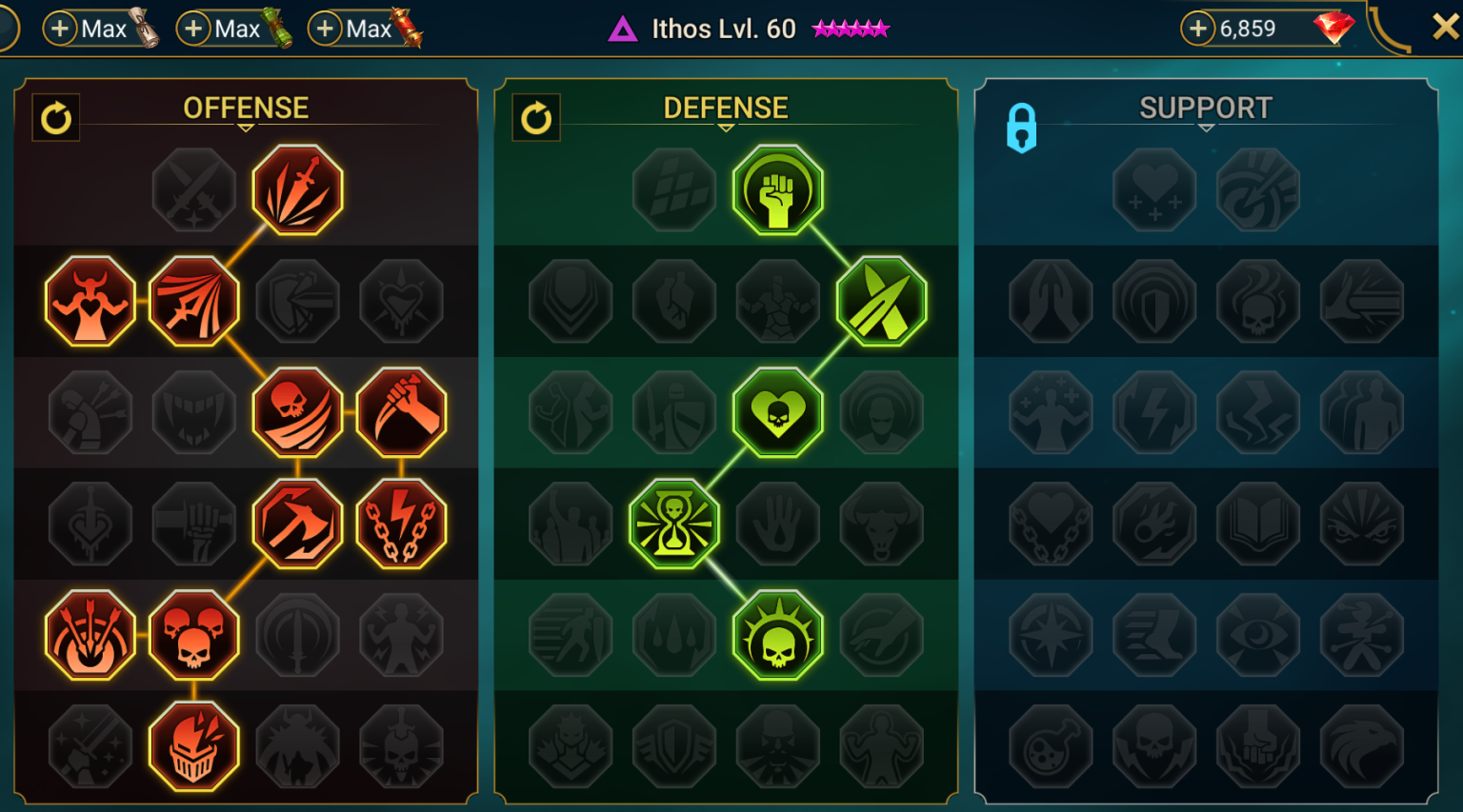Select the Whirlwind of Death skull mastery
1463x812 pixels.
tap(298, 412)
